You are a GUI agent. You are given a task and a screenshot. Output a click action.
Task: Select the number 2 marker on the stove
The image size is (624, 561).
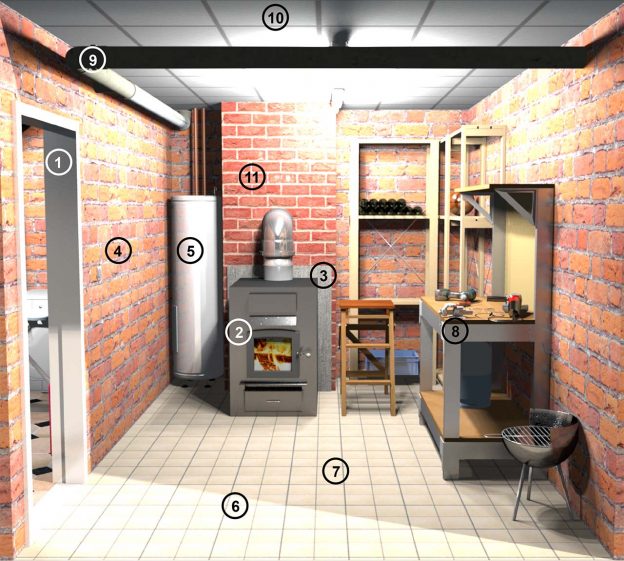(239, 332)
